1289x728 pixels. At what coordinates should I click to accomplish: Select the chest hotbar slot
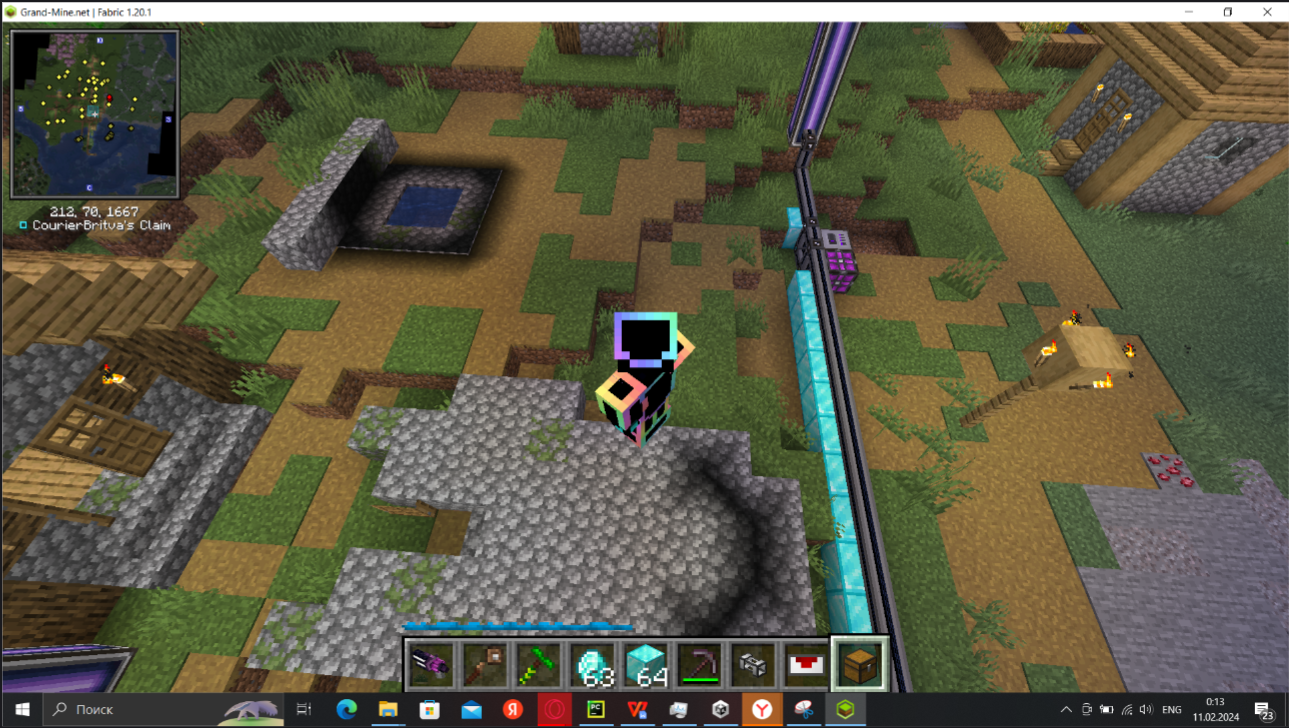(860, 664)
